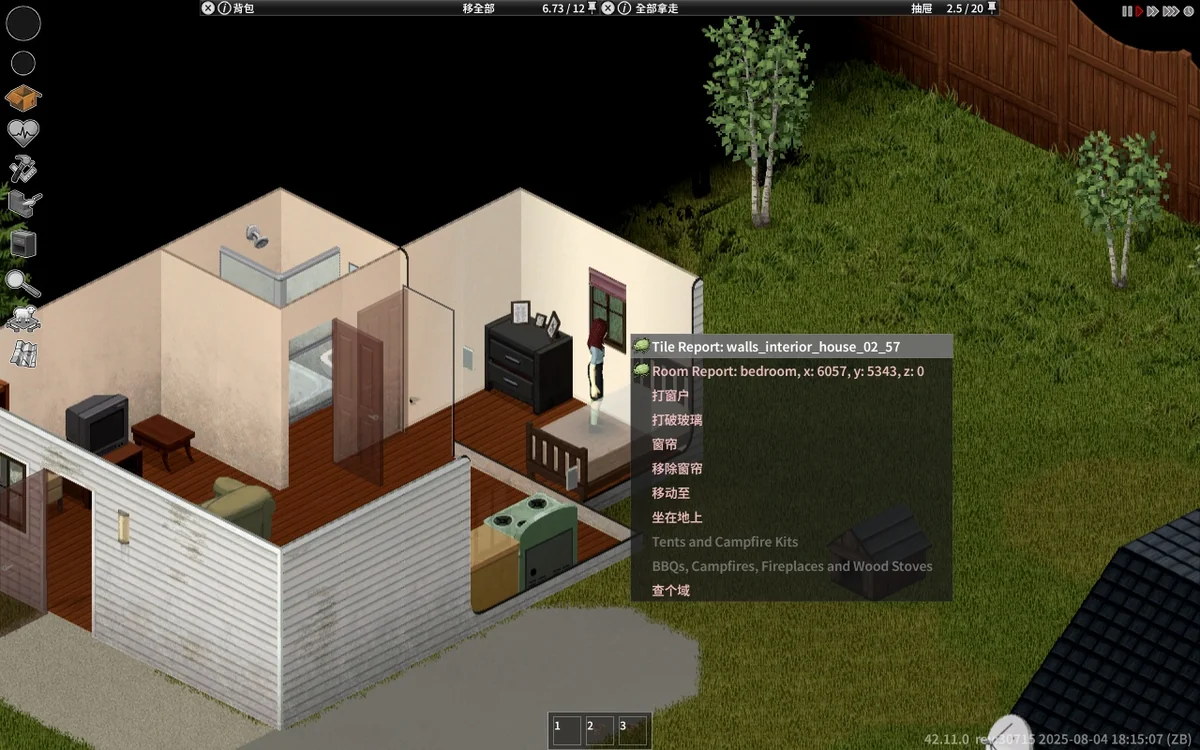
Task: Choose the 窗帘 menu option
Action: (x=664, y=444)
